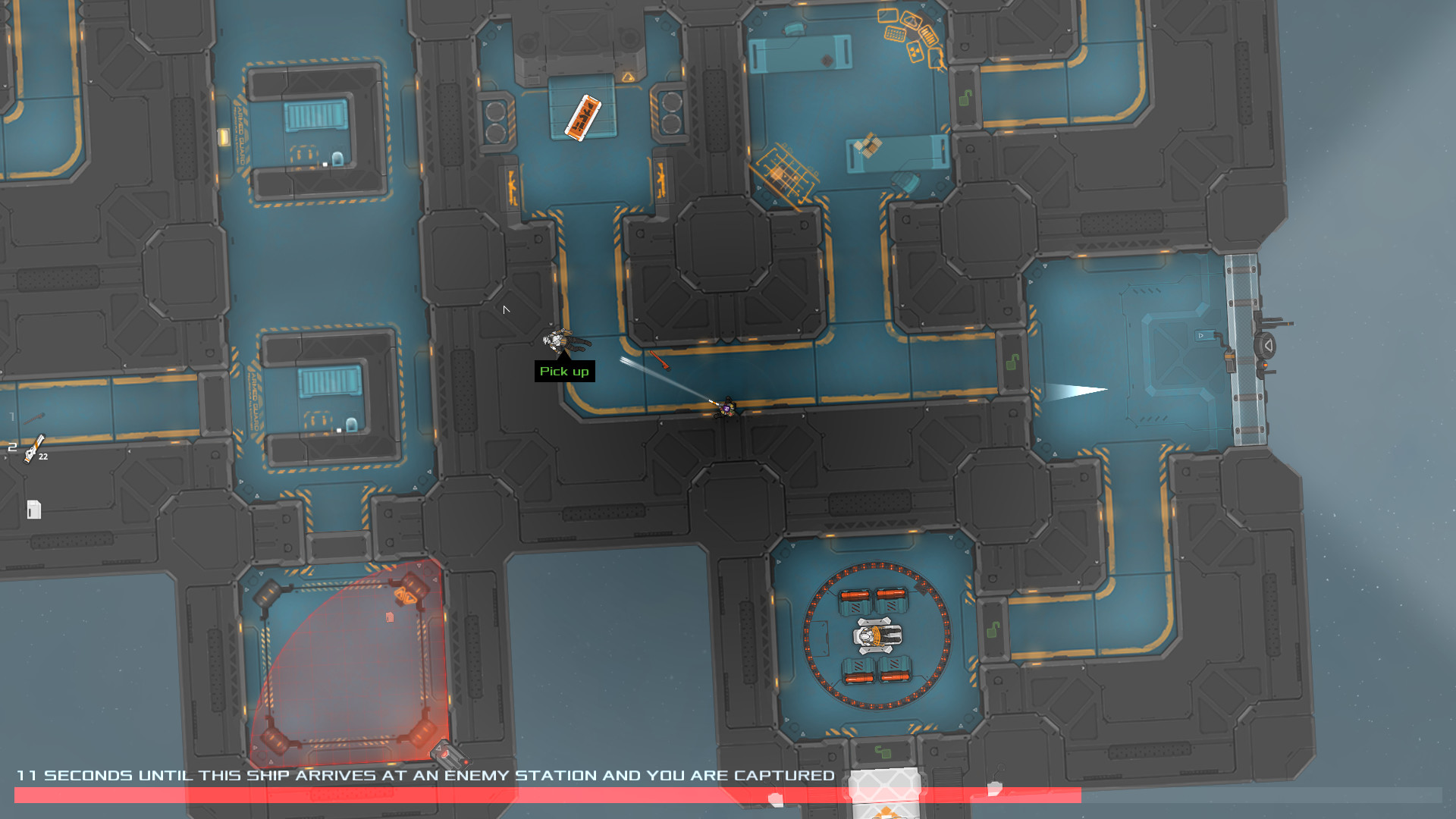Click the green padlock icon near the teleporter room
The image size is (1456, 819).
pyautogui.click(x=993, y=629)
